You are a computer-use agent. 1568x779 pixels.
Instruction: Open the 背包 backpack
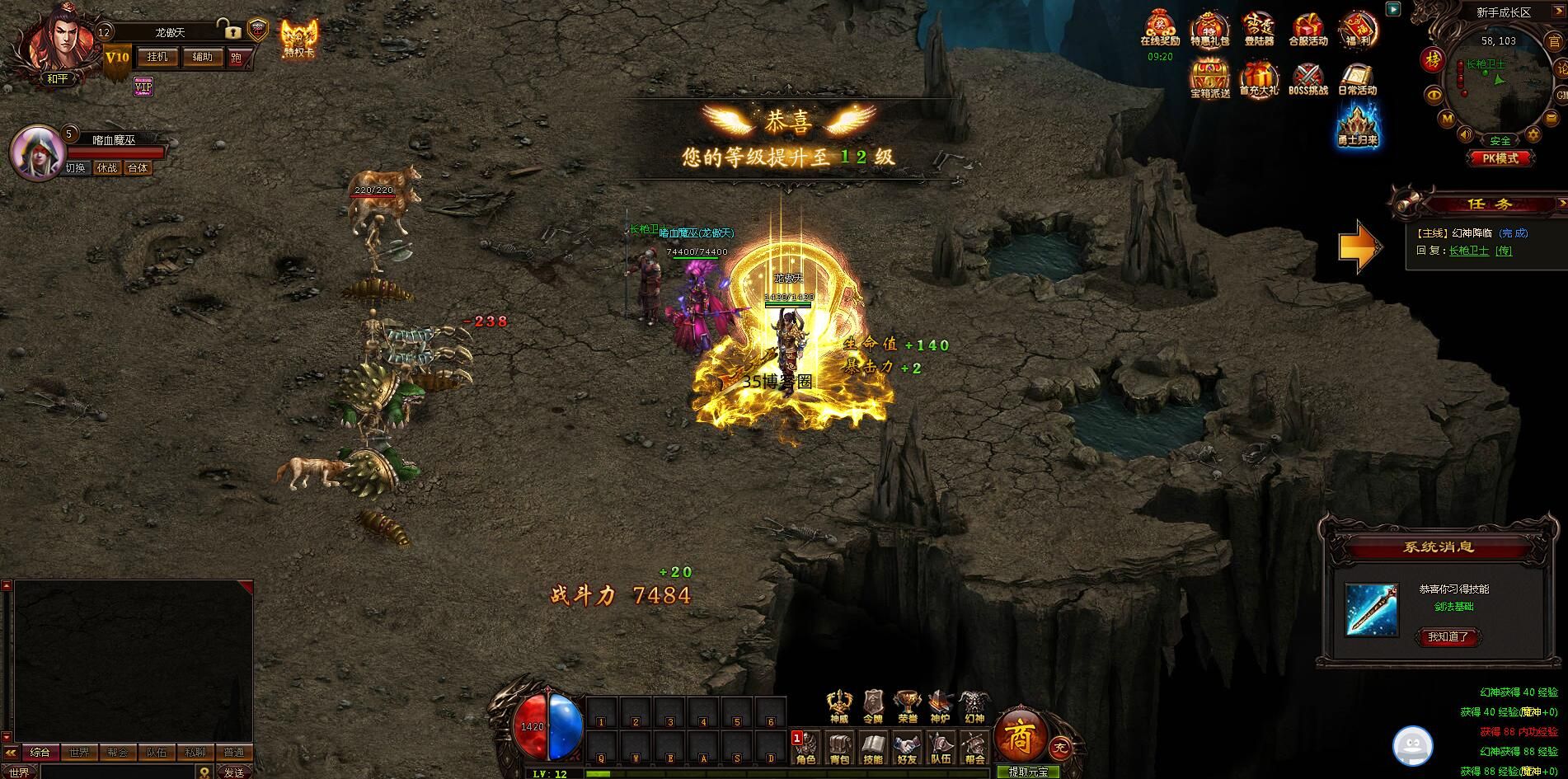839,748
